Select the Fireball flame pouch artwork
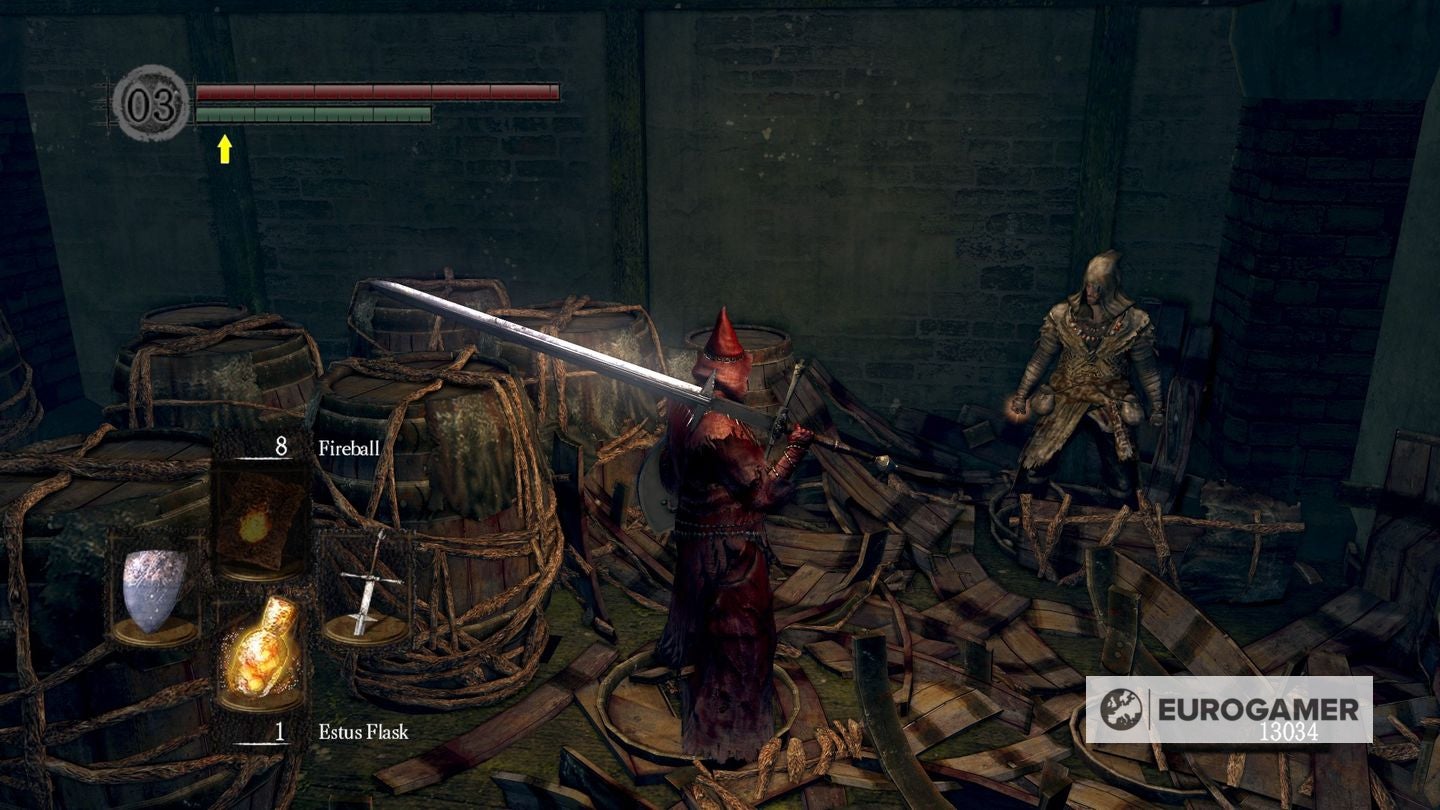Screen dimensions: 1440x810 point(258,520)
